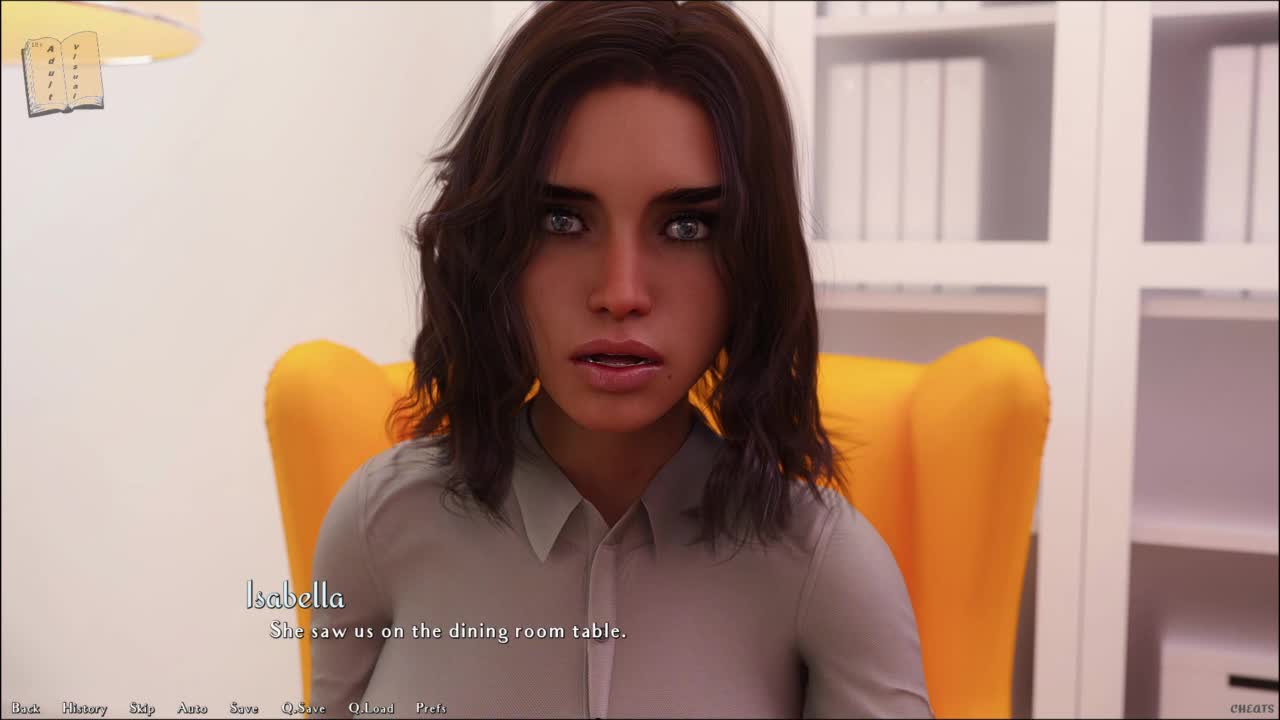The height and width of the screenshot is (720, 1280).
Task: Enable Auto advance of dialogue
Action: [x=192, y=708]
